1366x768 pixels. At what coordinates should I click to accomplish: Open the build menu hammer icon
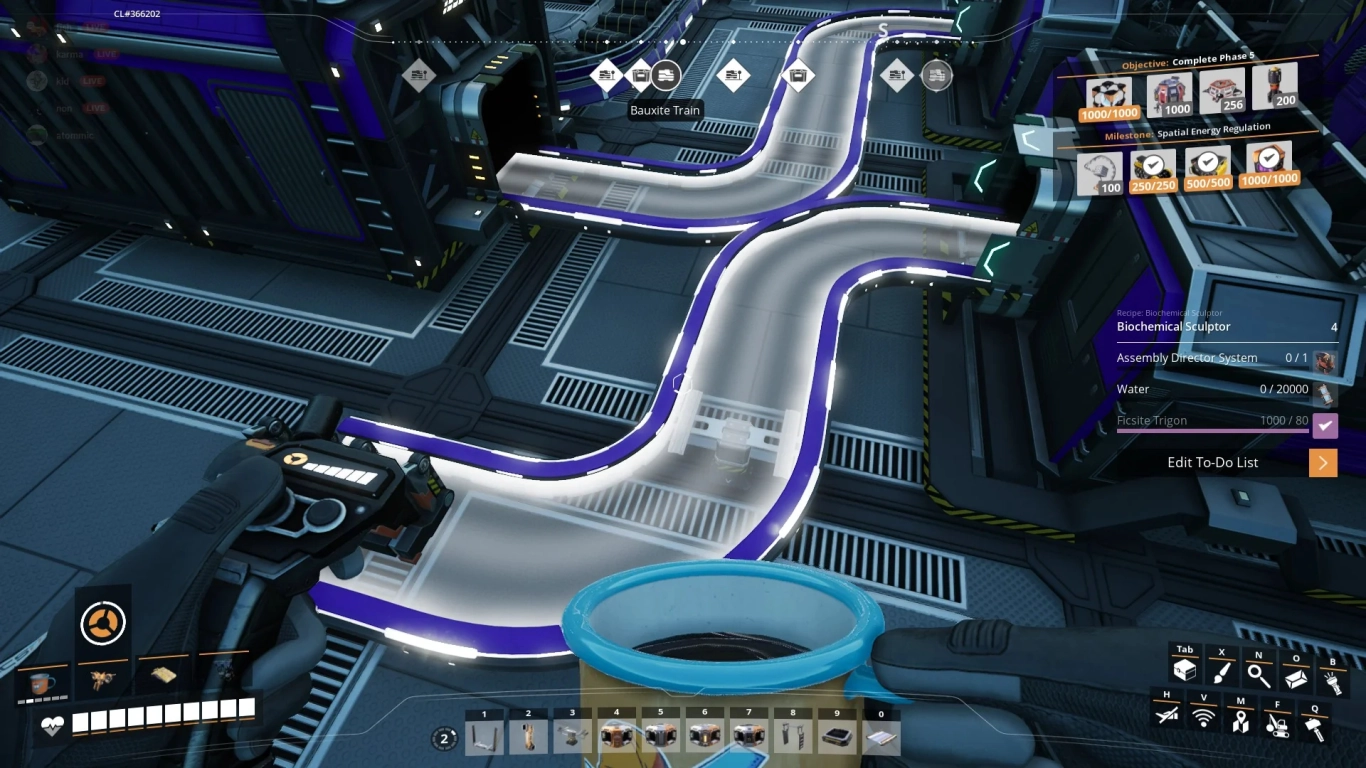(x=1315, y=727)
